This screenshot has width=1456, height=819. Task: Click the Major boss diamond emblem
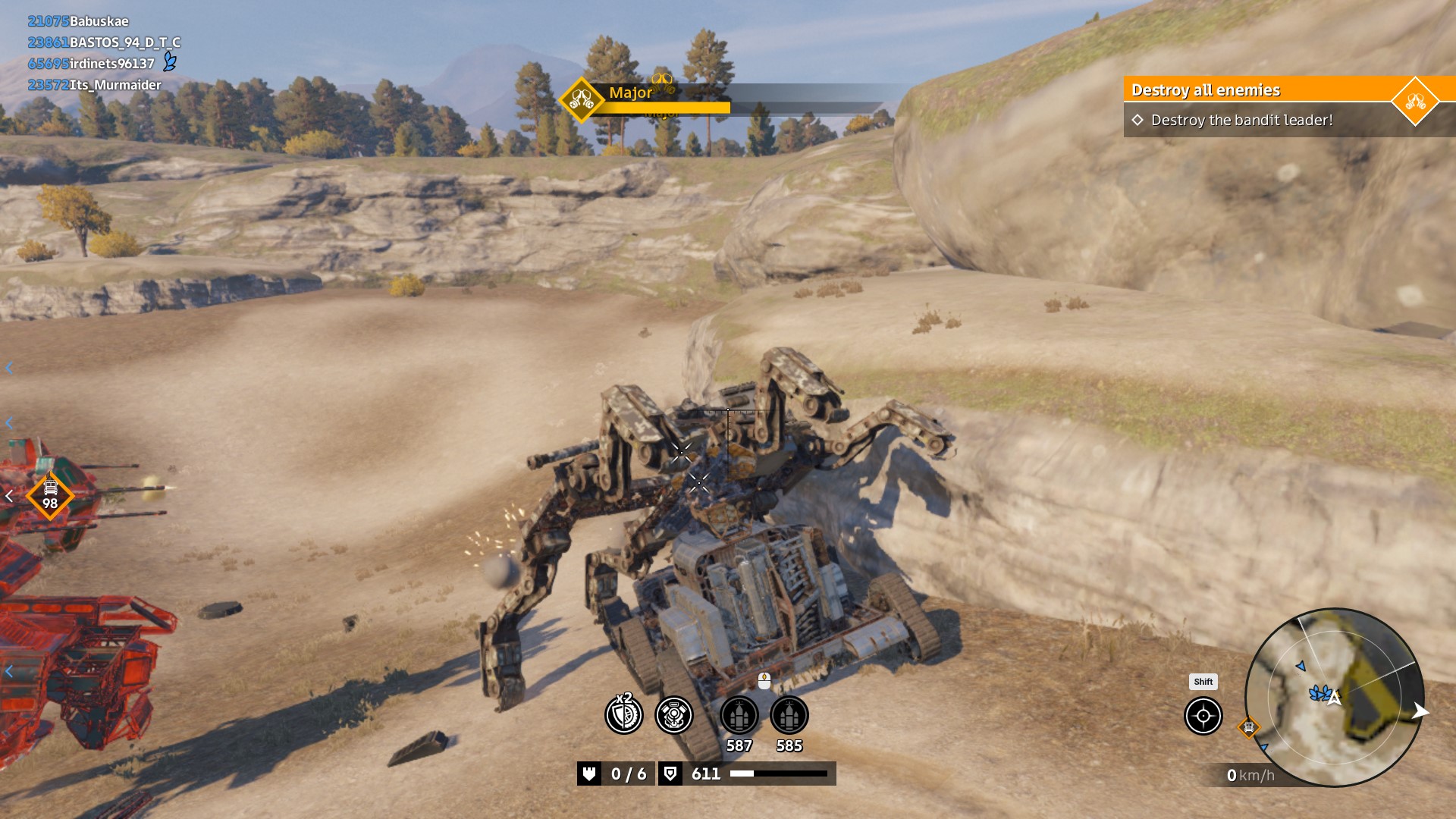(x=581, y=99)
